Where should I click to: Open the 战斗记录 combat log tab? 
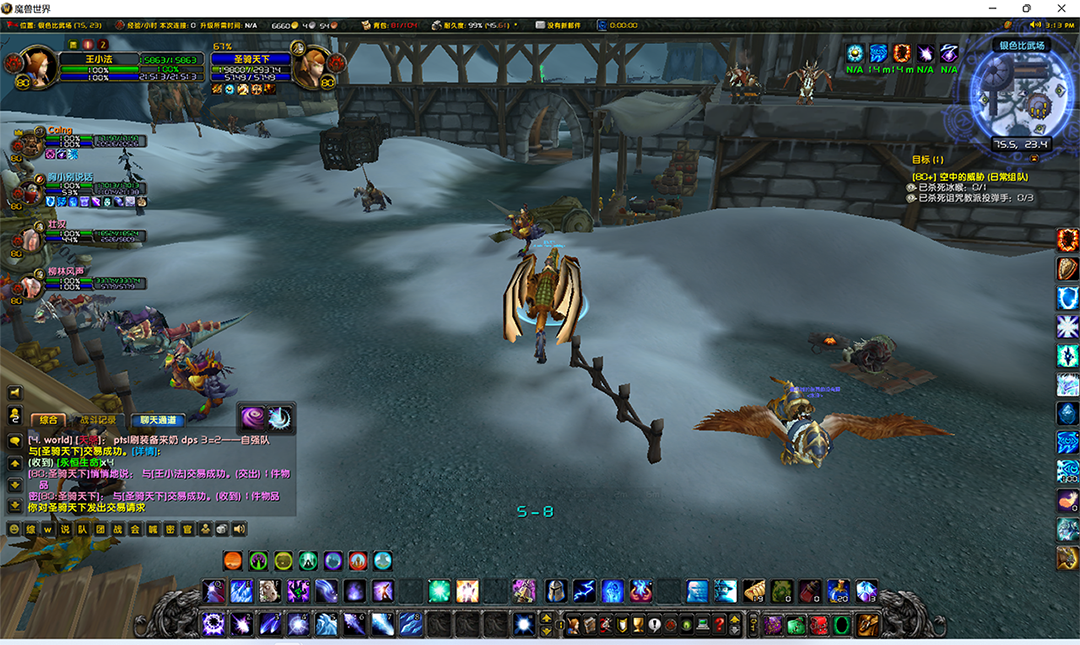coord(98,420)
